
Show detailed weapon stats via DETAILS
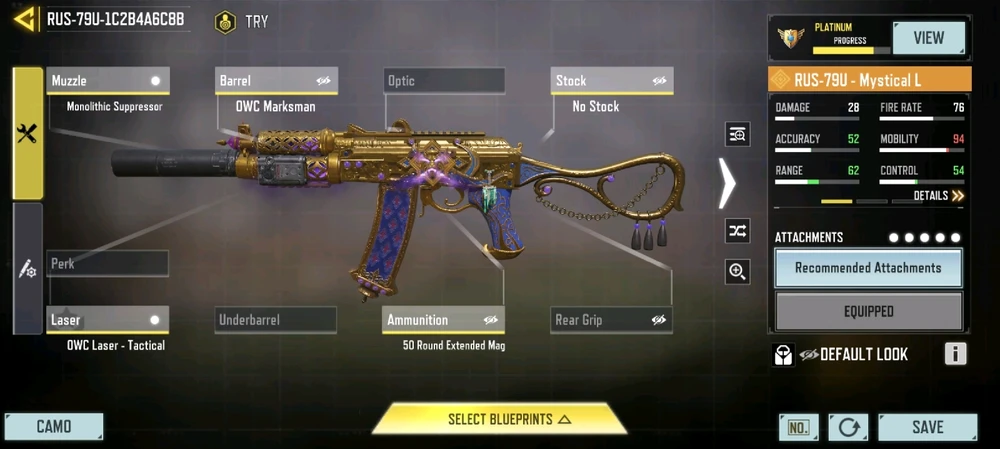938,196
